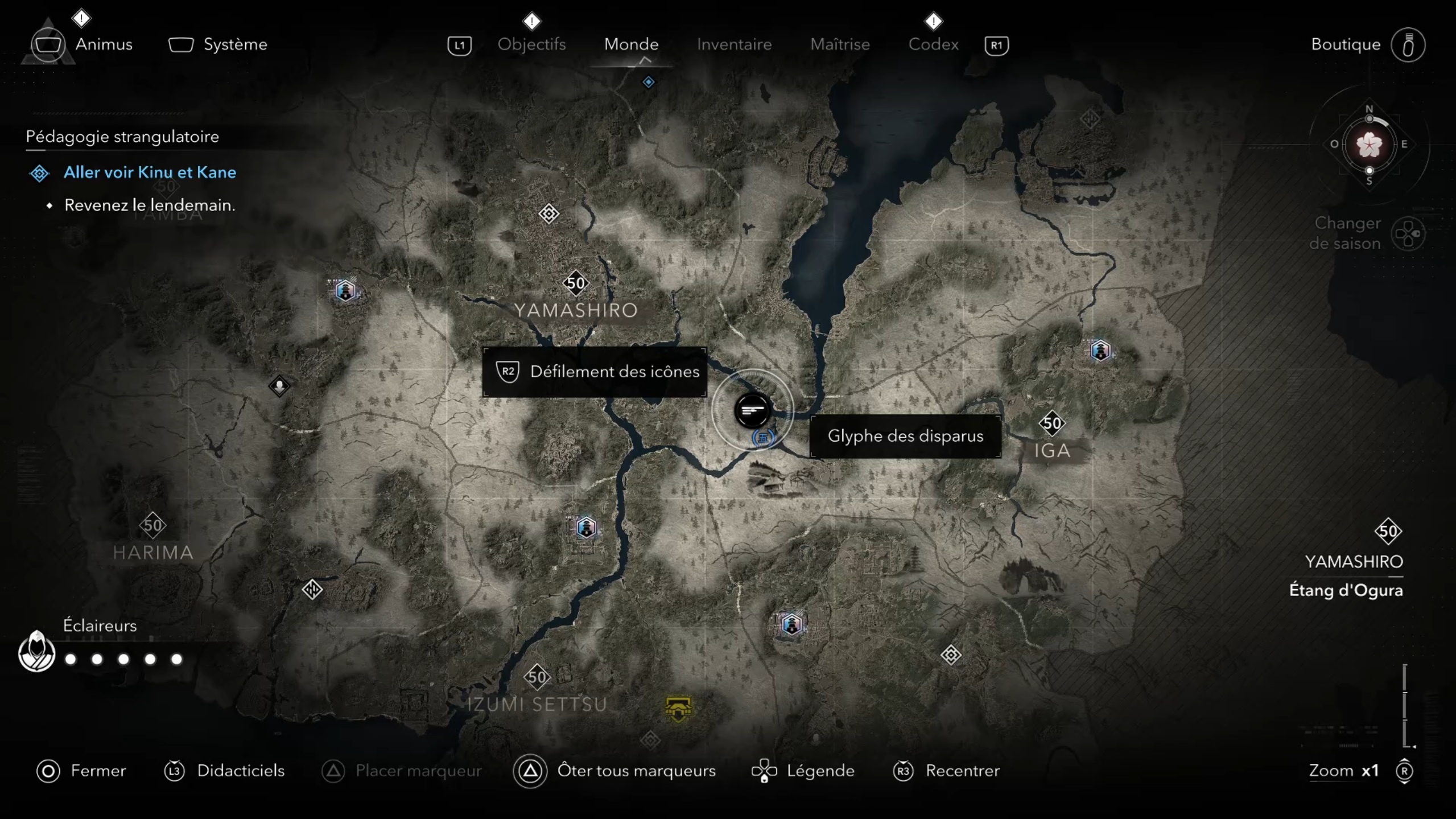
Task: Select the Glyphe des disparus map marker
Action: (752, 410)
